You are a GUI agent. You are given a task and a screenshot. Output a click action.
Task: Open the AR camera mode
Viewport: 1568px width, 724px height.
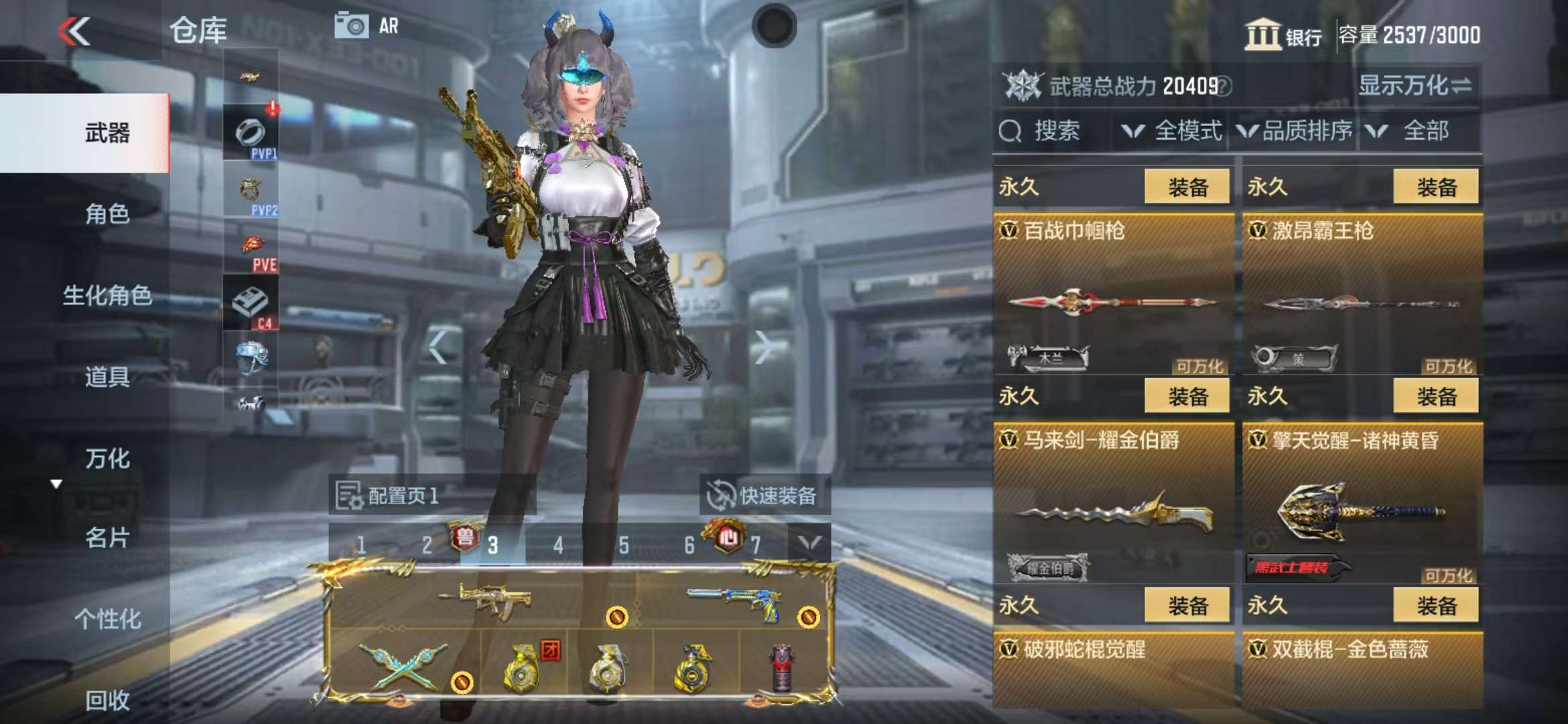click(366, 26)
